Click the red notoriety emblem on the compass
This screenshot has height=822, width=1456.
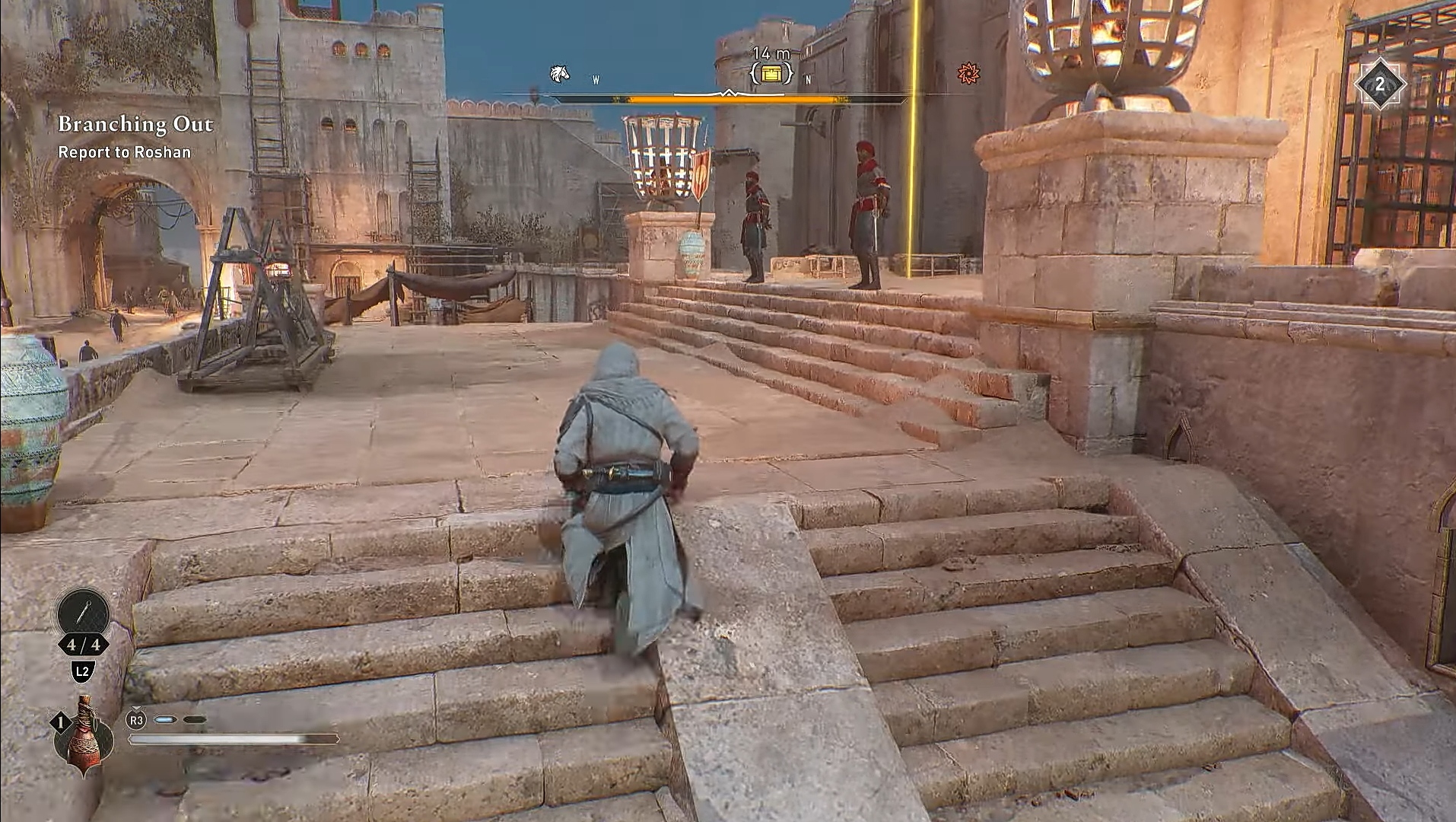click(x=969, y=75)
